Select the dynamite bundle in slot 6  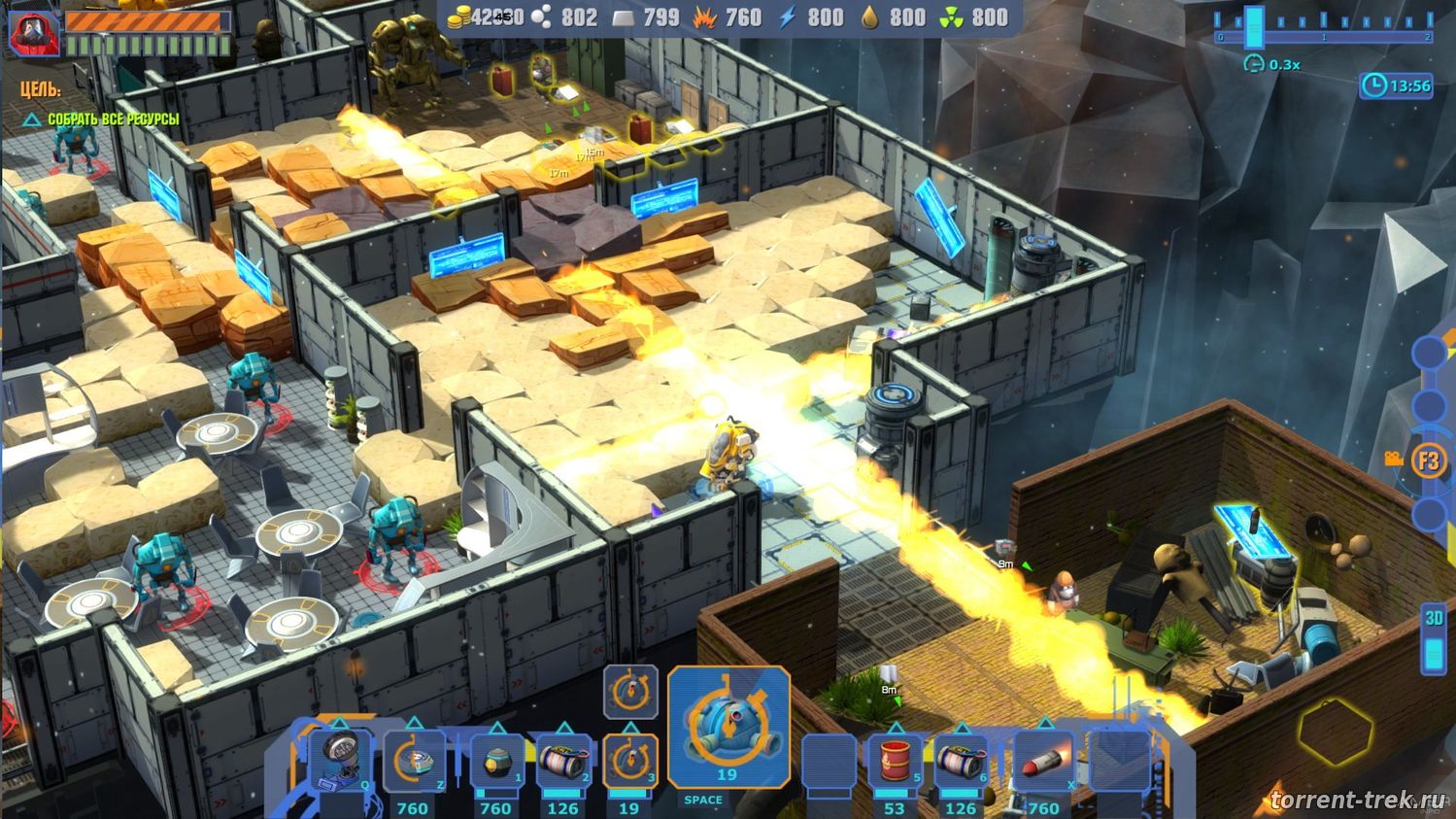tap(961, 762)
